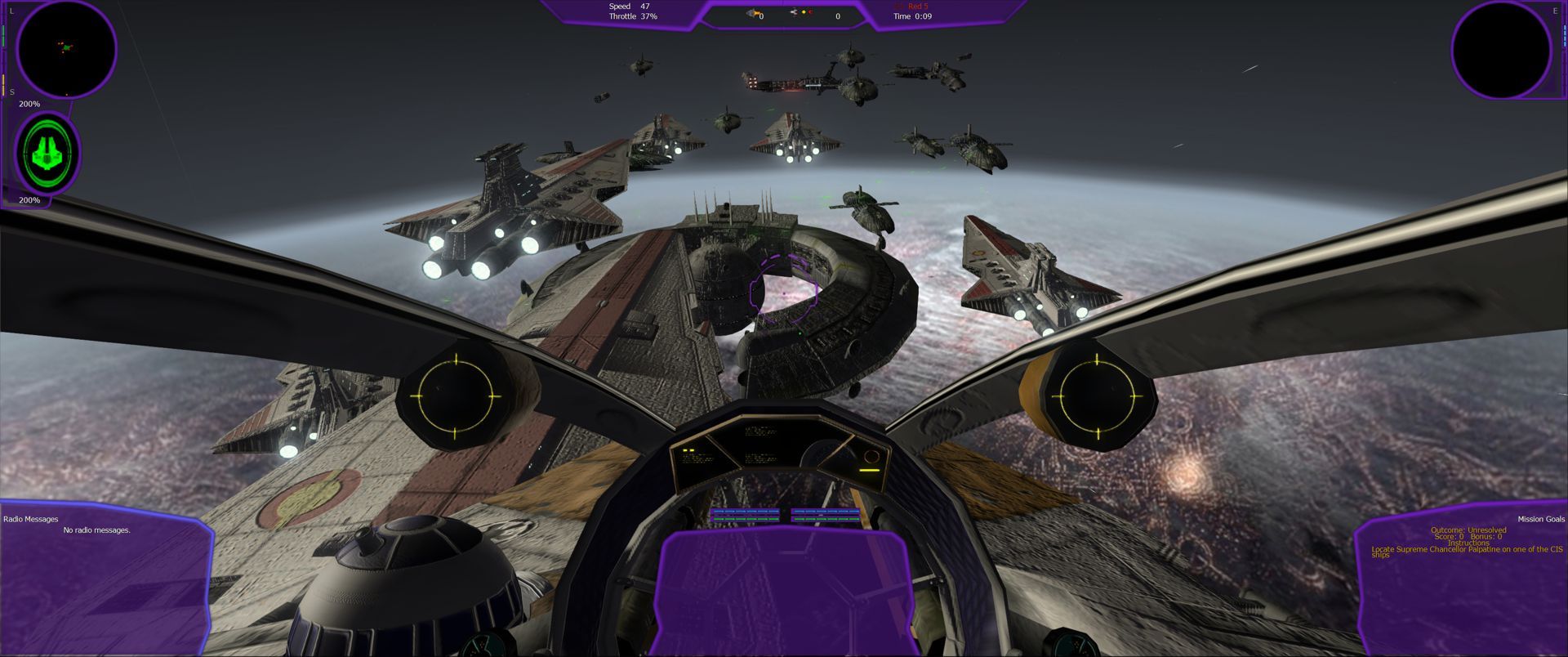The width and height of the screenshot is (1568, 657).
Task: Adjust the Throttle 37% readout
Action: tap(632, 16)
